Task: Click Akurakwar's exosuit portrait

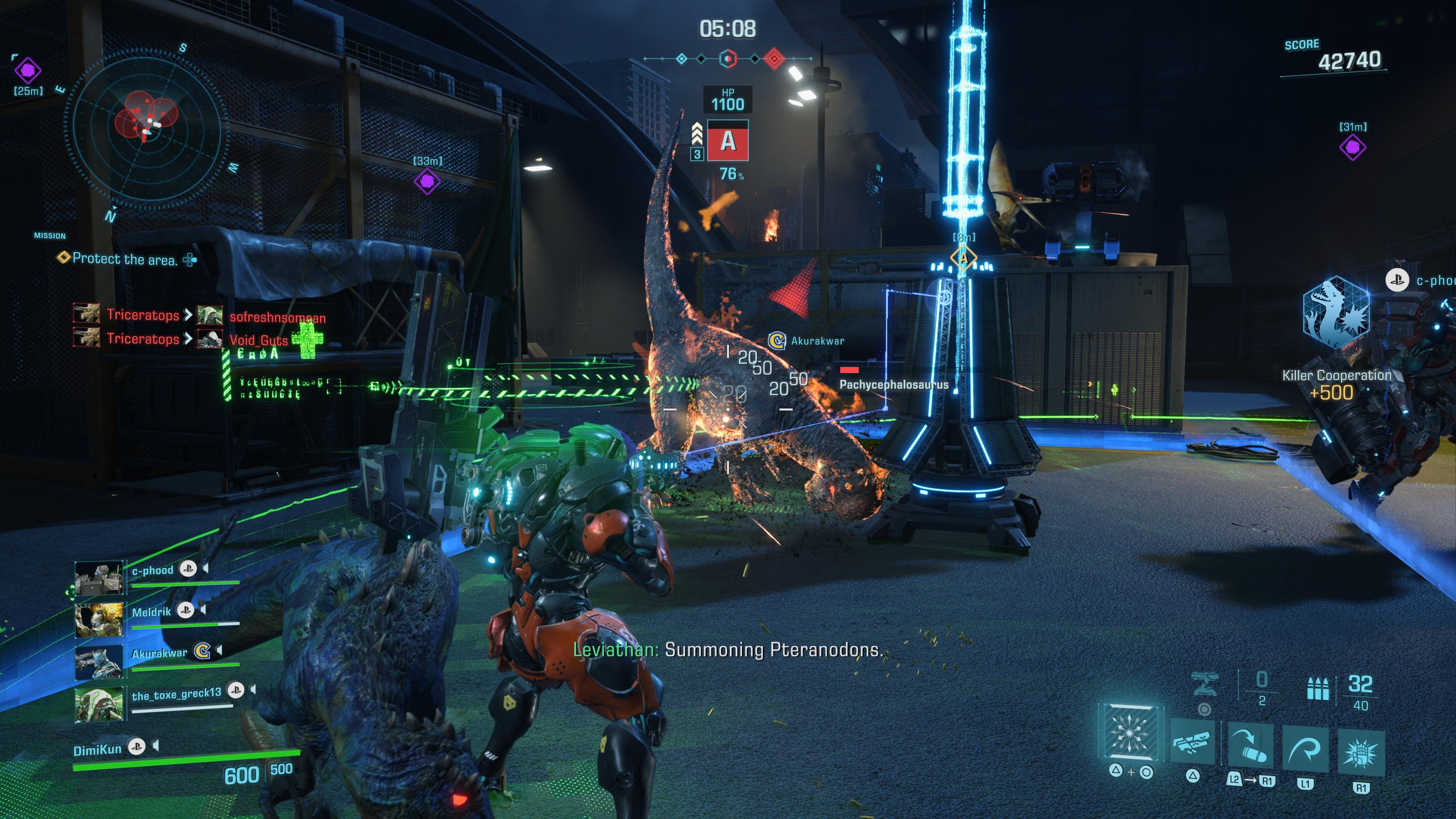Action: click(x=99, y=661)
